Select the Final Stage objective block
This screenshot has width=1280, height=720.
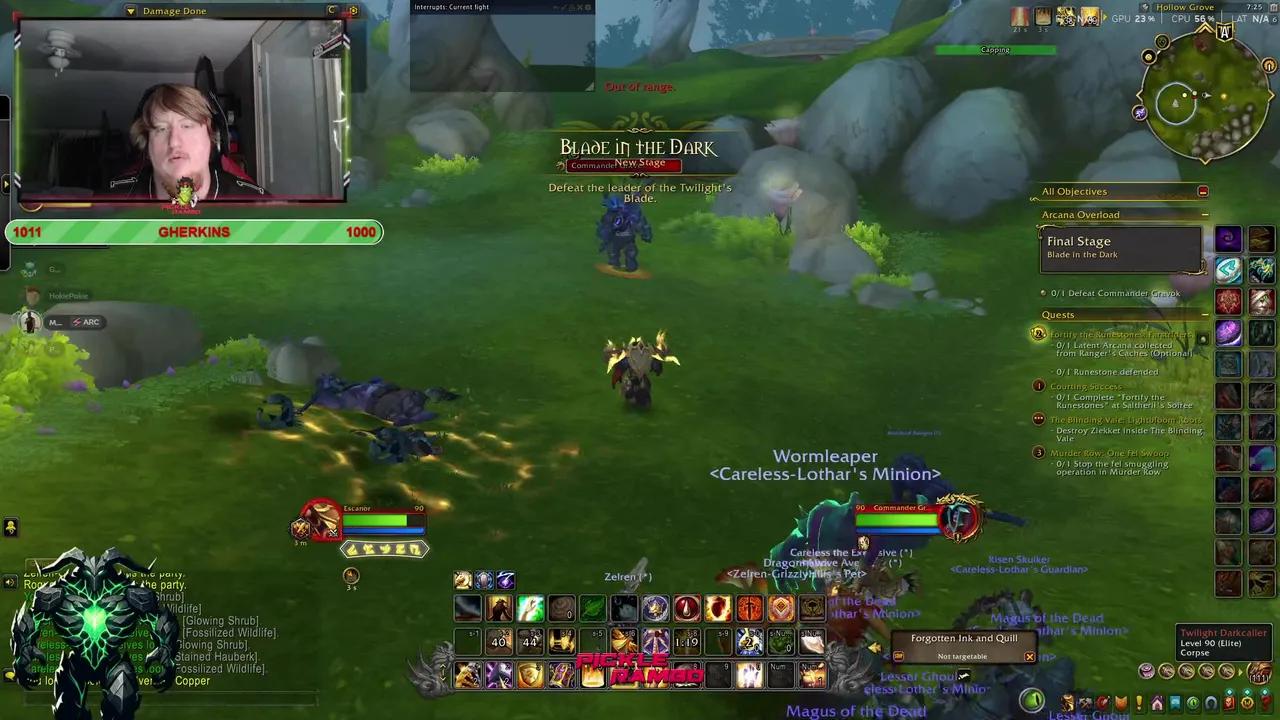pyautogui.click(x=1120, y=247)
